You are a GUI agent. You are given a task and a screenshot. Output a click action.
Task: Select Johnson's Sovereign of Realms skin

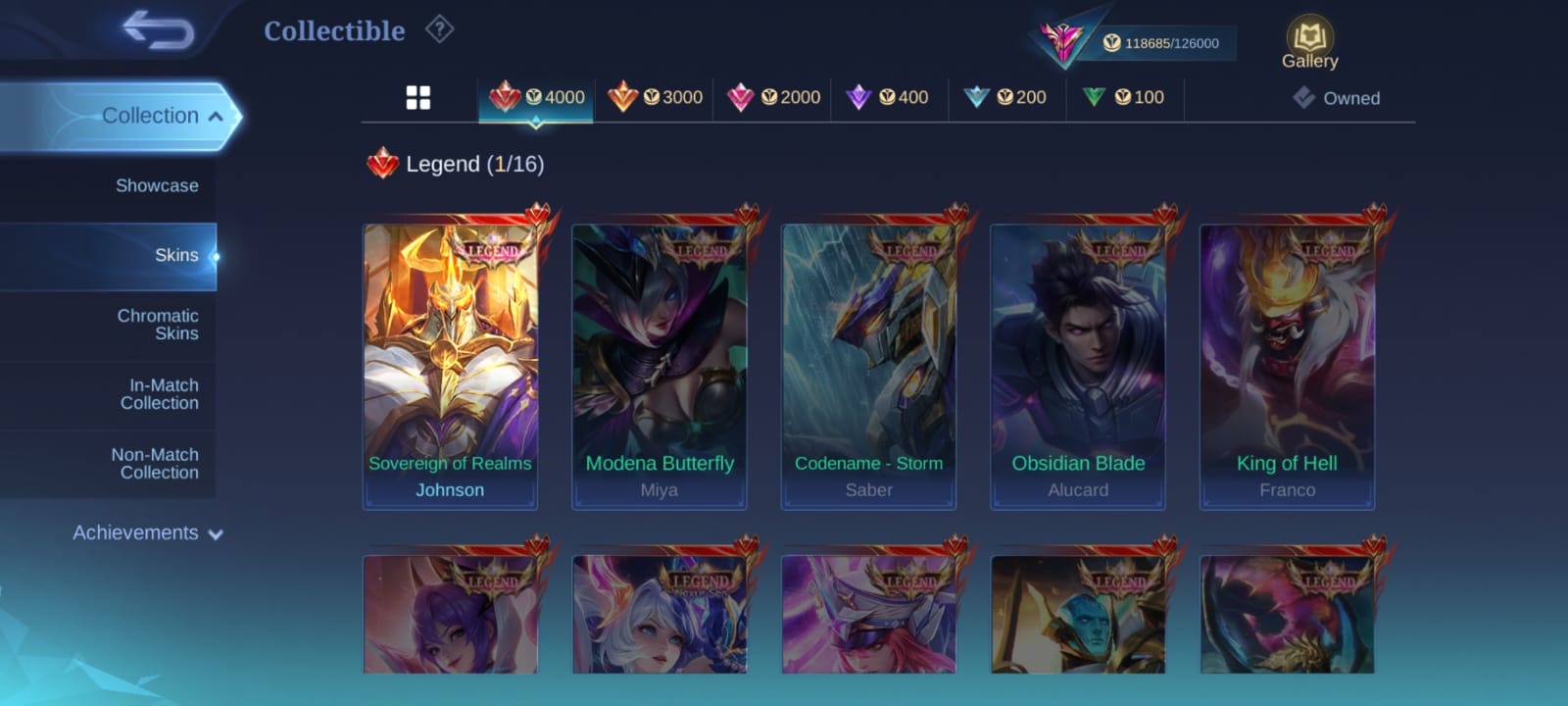coord(450,363)
